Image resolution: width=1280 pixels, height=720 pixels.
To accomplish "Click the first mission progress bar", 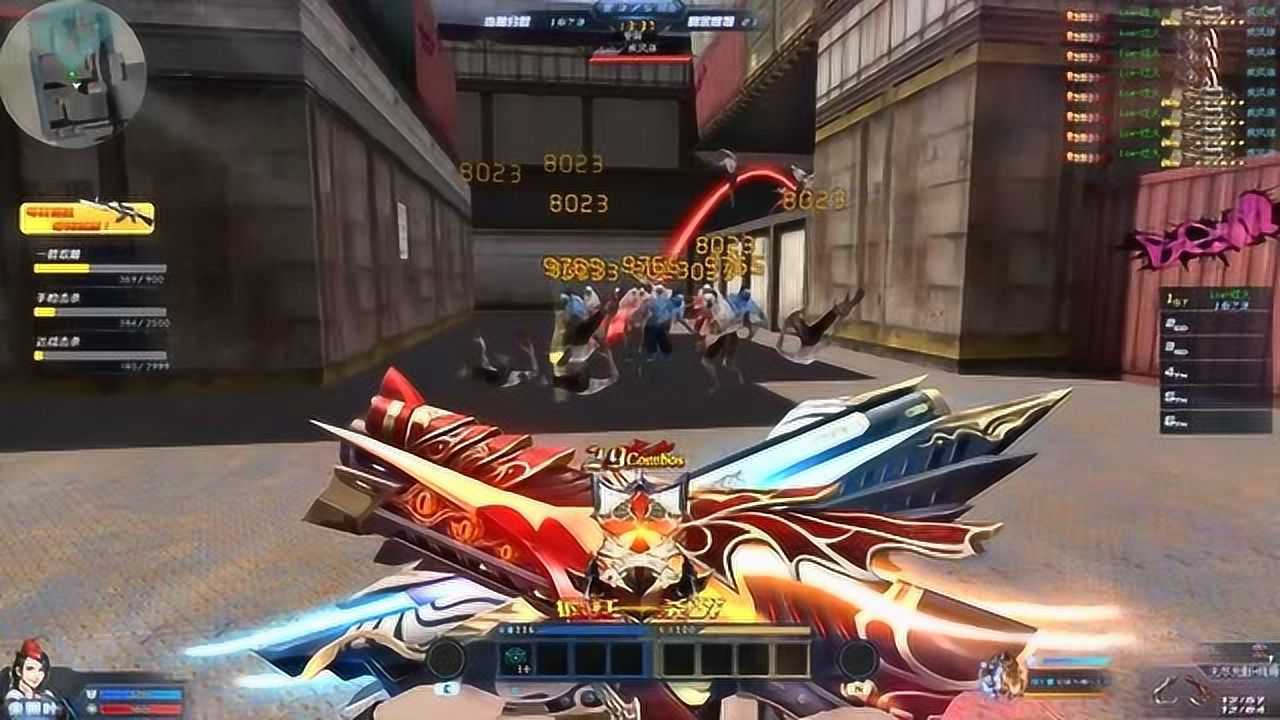I will pos(100,268).
